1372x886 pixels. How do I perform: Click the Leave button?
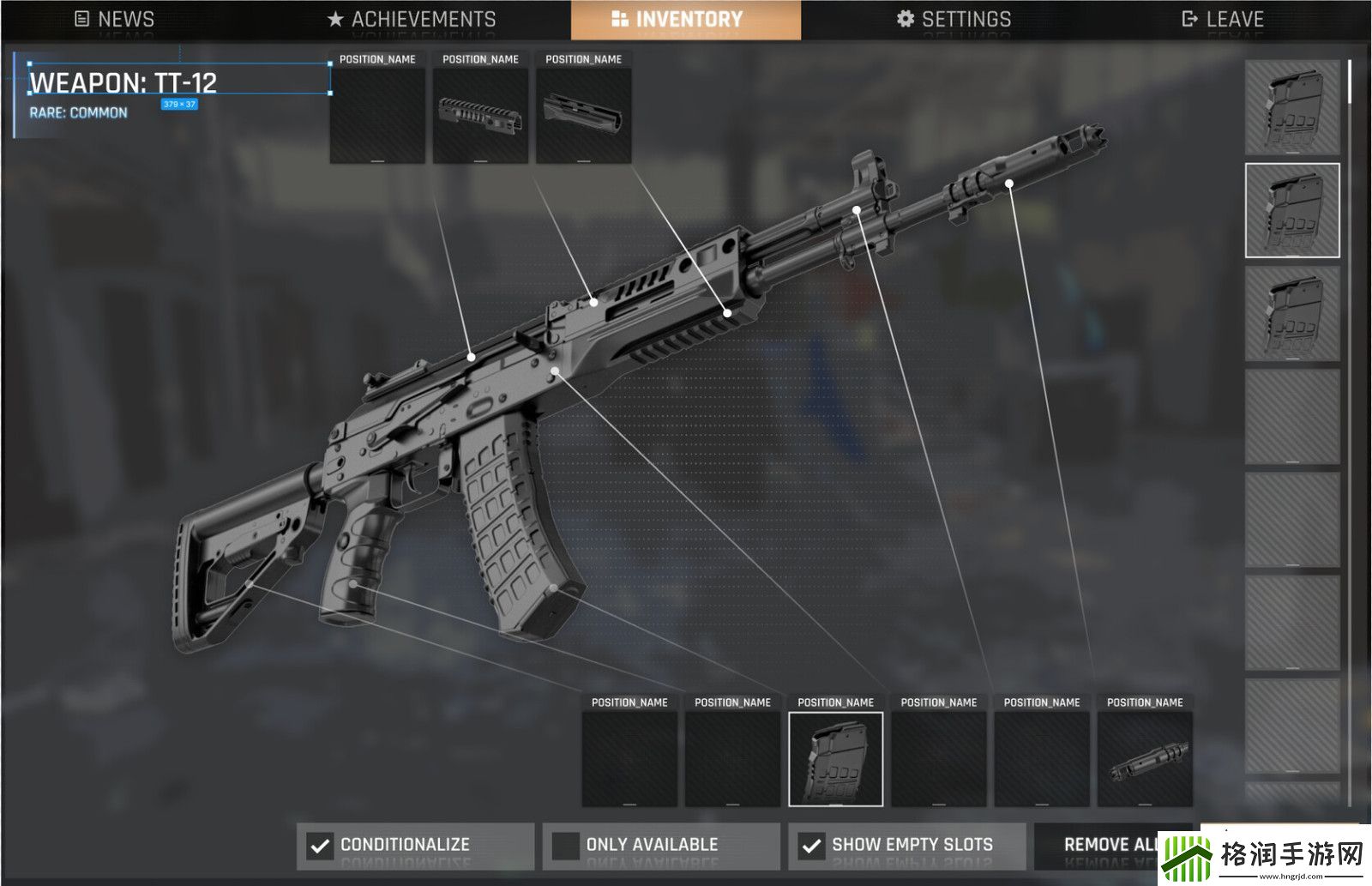(x=1222, y=19)
